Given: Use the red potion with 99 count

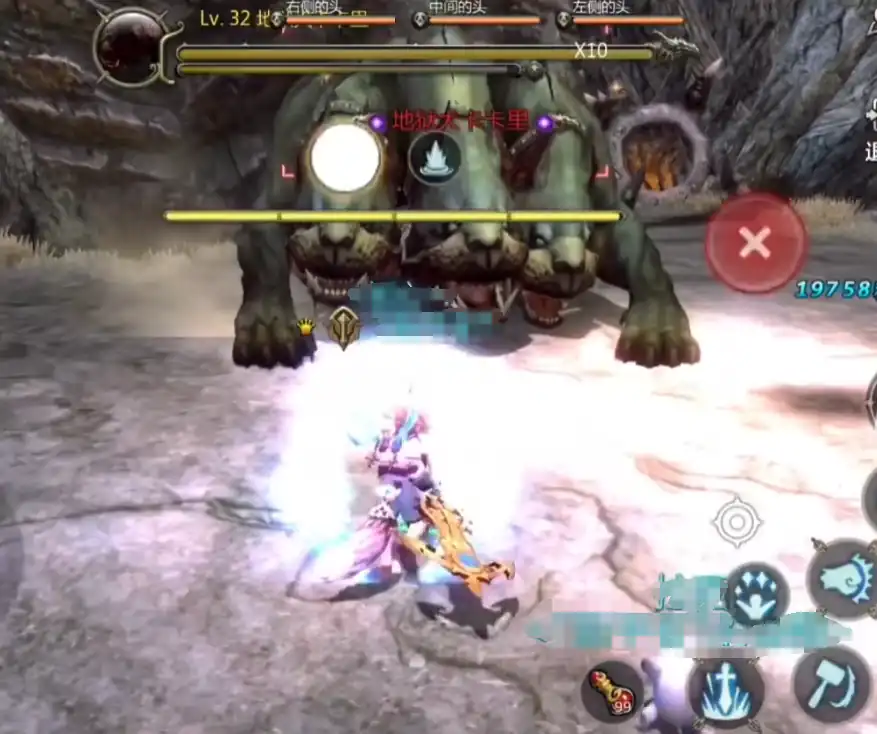Looking at the screenshot, I should coord(612,690).
